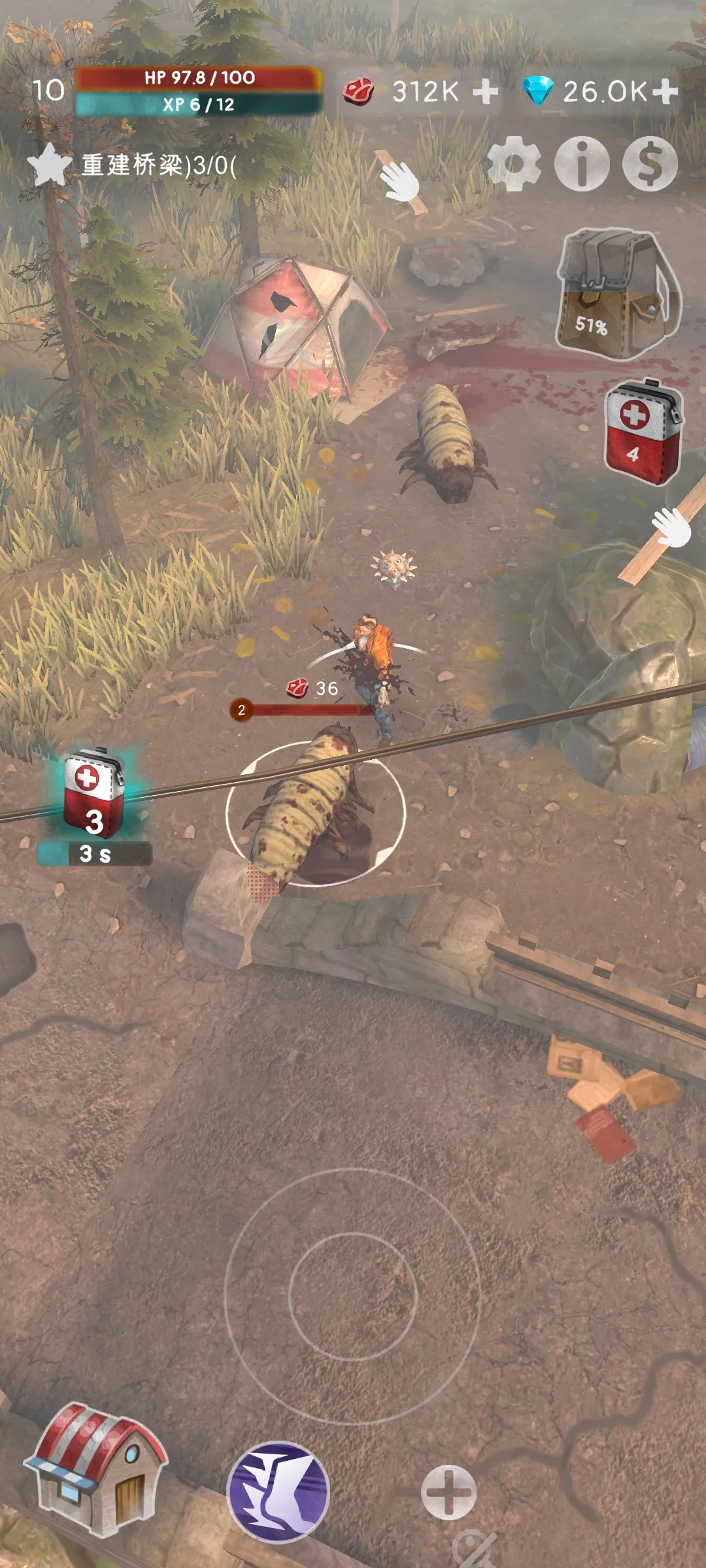Tap the plus slot button
The height and width of the screenshot is (1568, 706).
pos(448,1492)
